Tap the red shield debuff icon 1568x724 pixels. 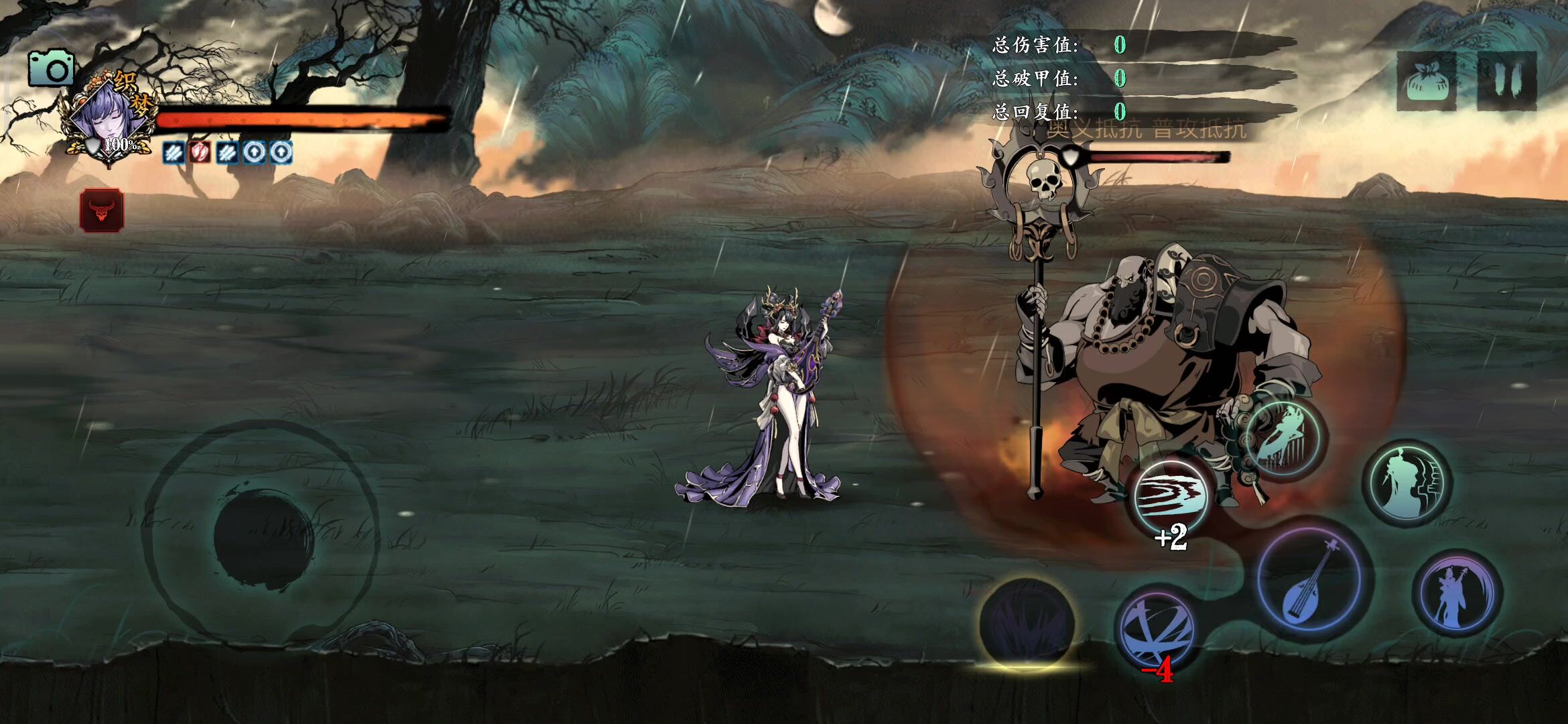(x=200, y=153)
